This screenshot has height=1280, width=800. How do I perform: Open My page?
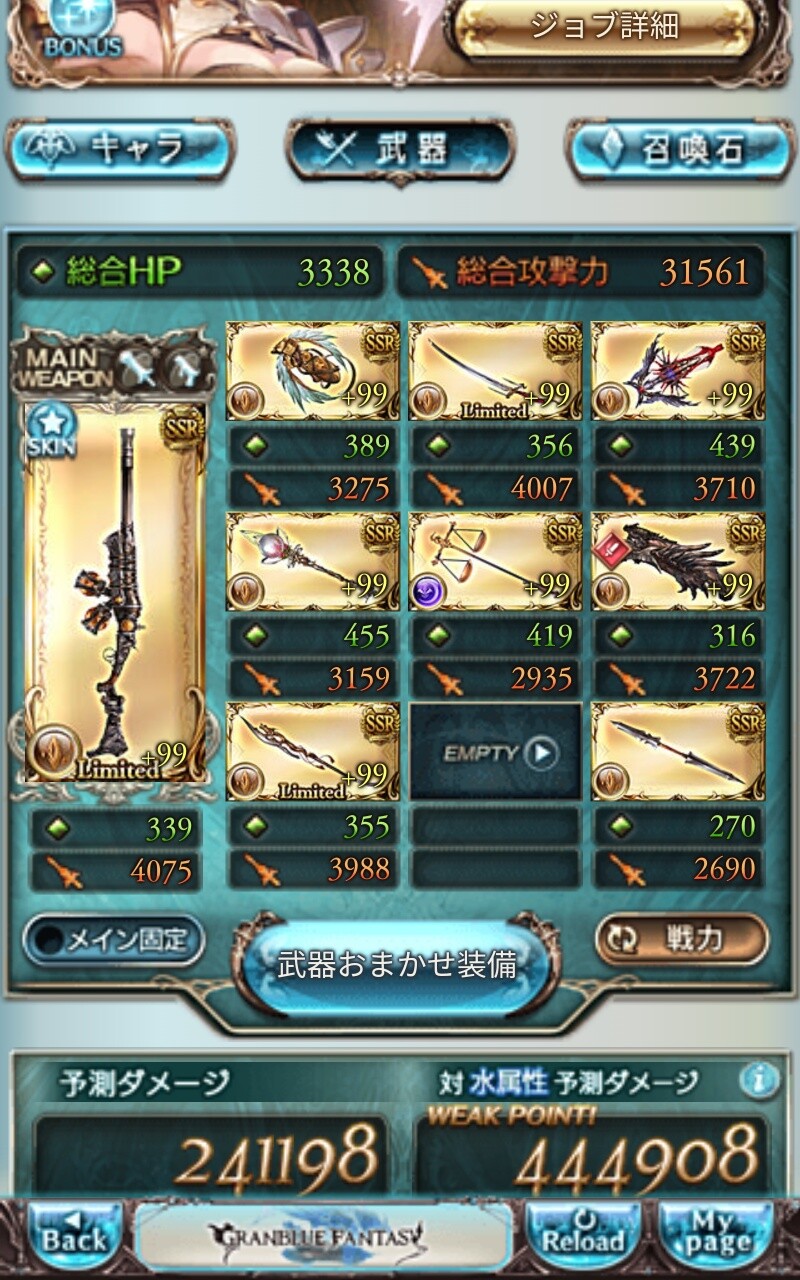pos(716,1238)
